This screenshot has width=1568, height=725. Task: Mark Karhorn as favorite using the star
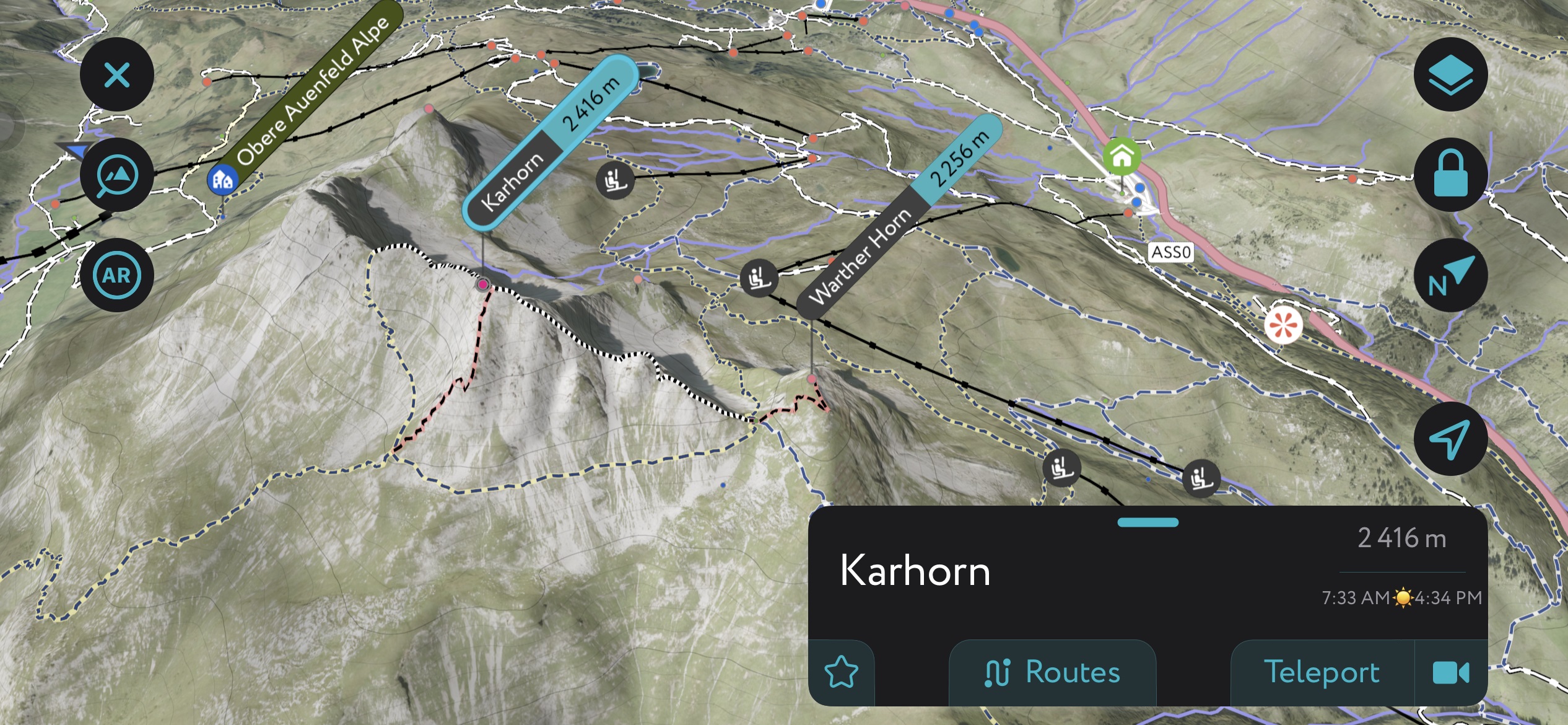click(x=842, y=671)
